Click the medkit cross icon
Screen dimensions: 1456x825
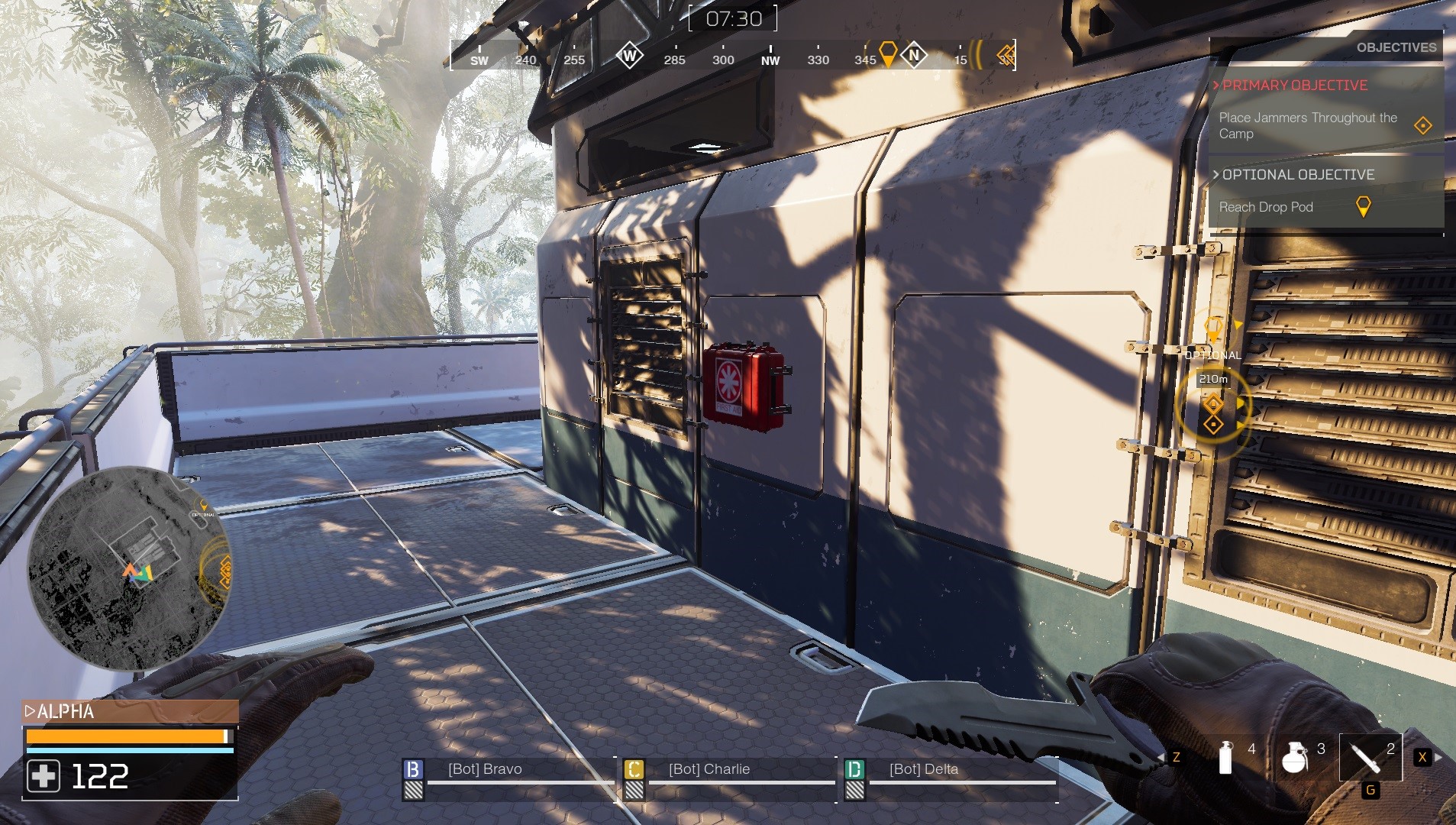pos(44,776)
